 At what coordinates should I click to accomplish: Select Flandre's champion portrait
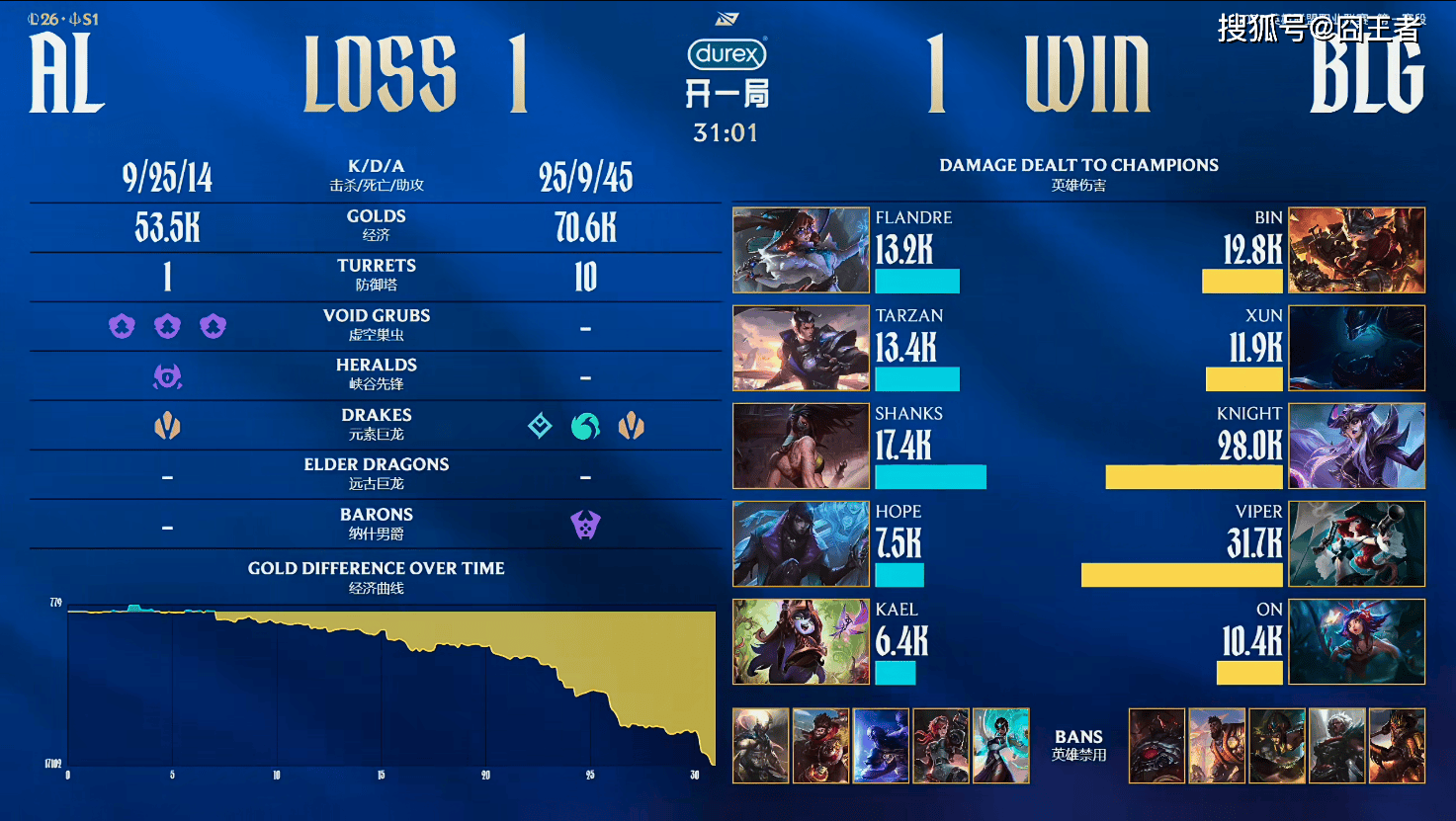point(801,250)
